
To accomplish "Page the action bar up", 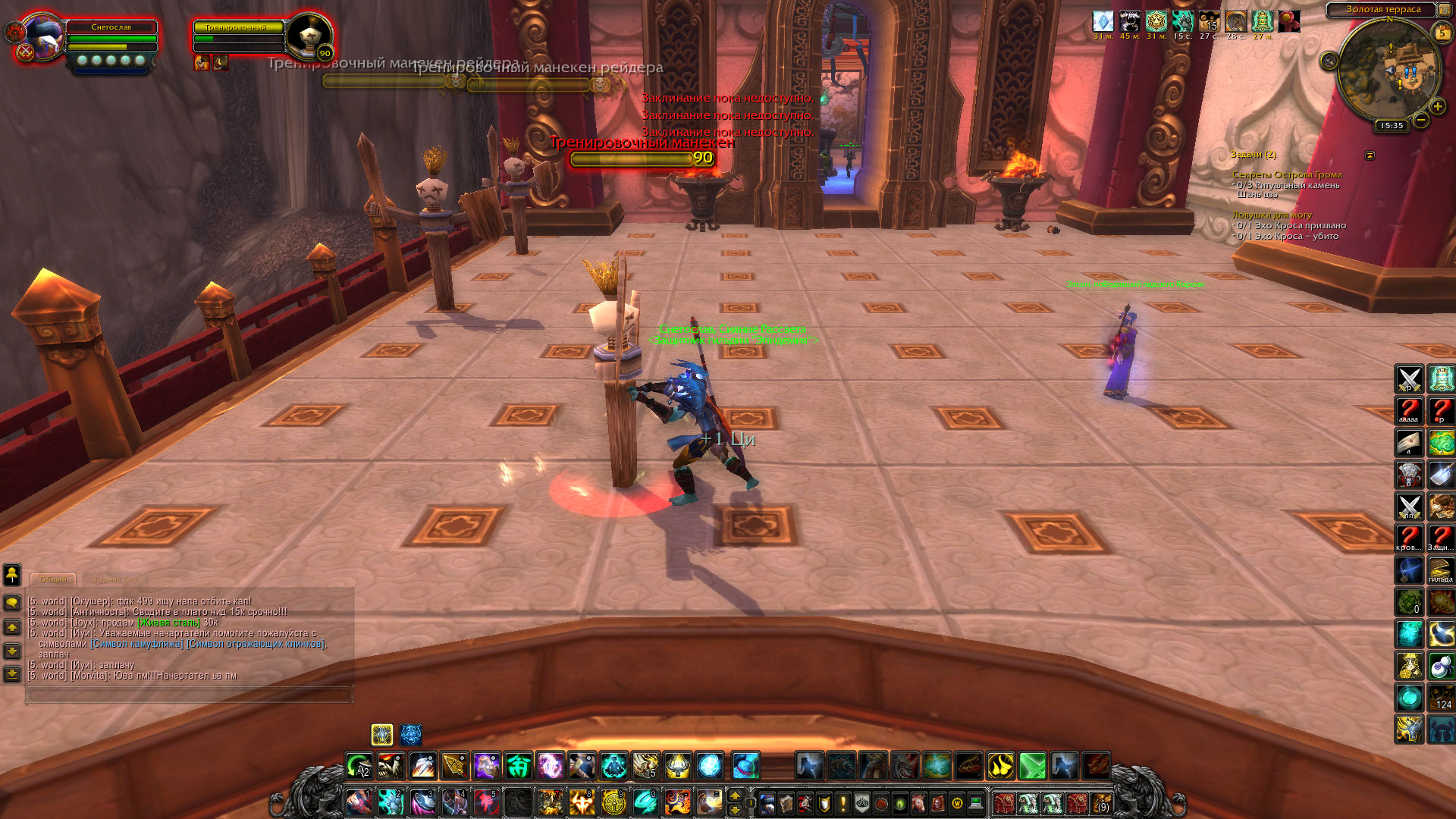I will 734,795.
